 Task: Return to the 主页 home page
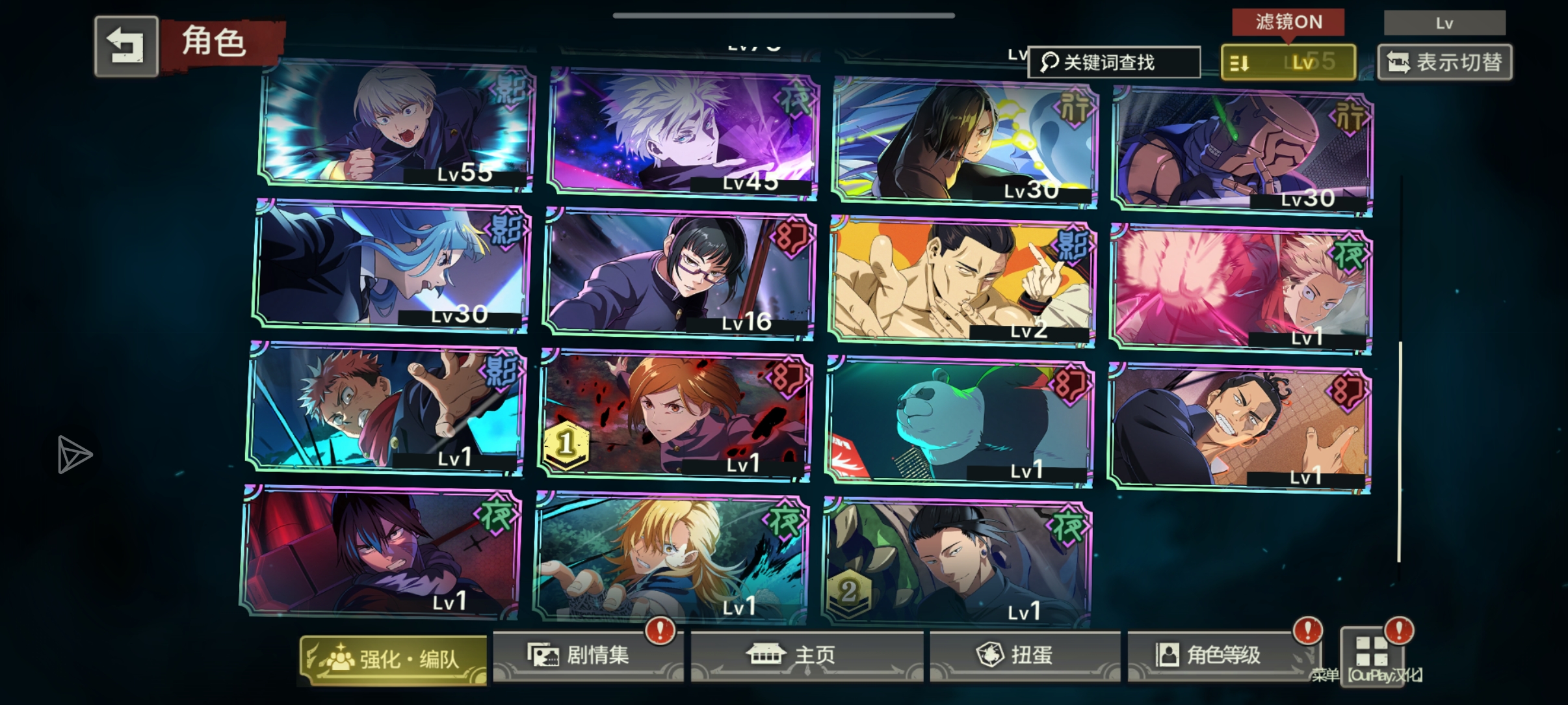807,655
